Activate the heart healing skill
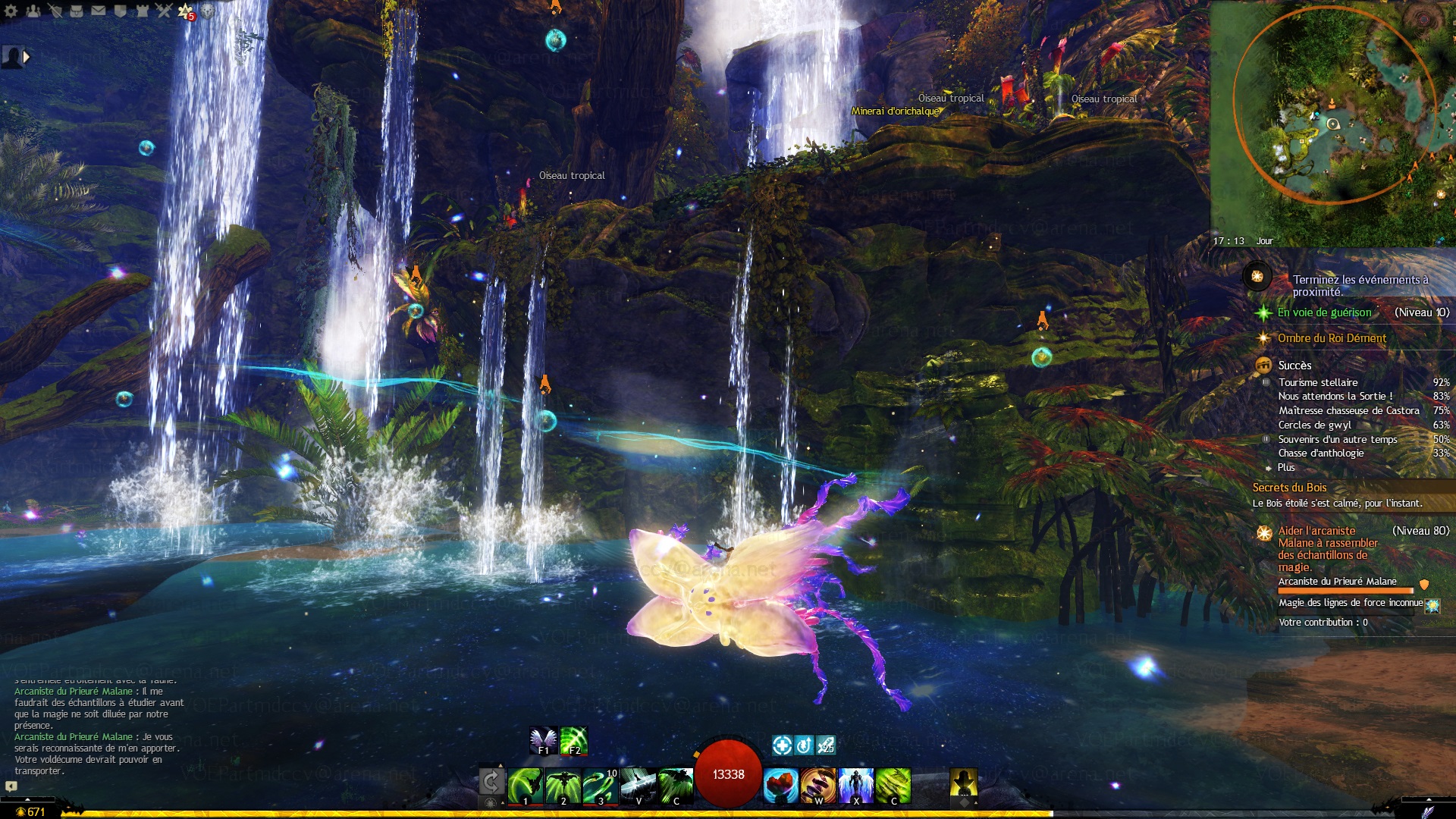1456x819 pixels. pos(780,785)
